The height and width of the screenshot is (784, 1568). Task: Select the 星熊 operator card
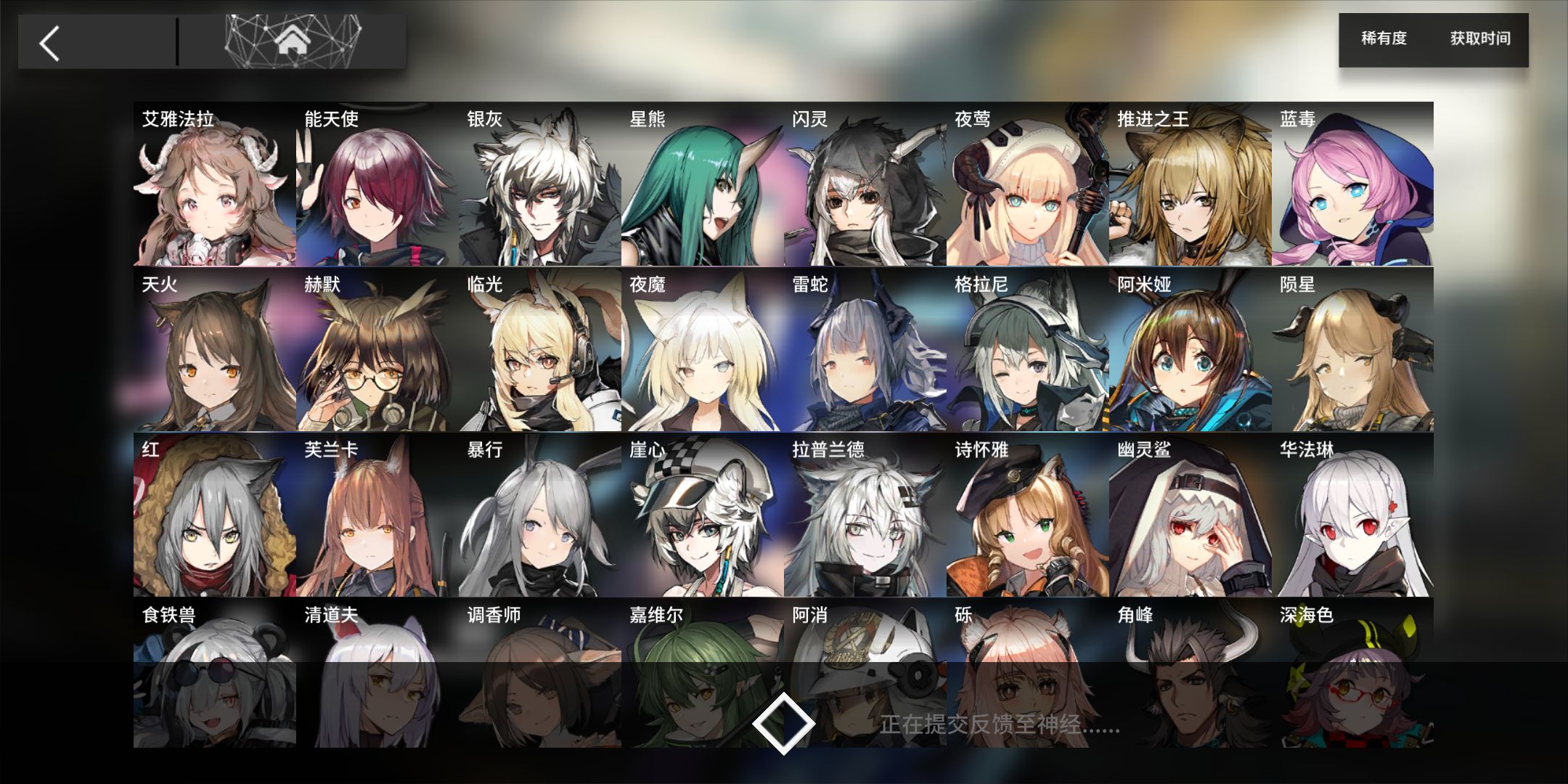(x=702, y=185)
